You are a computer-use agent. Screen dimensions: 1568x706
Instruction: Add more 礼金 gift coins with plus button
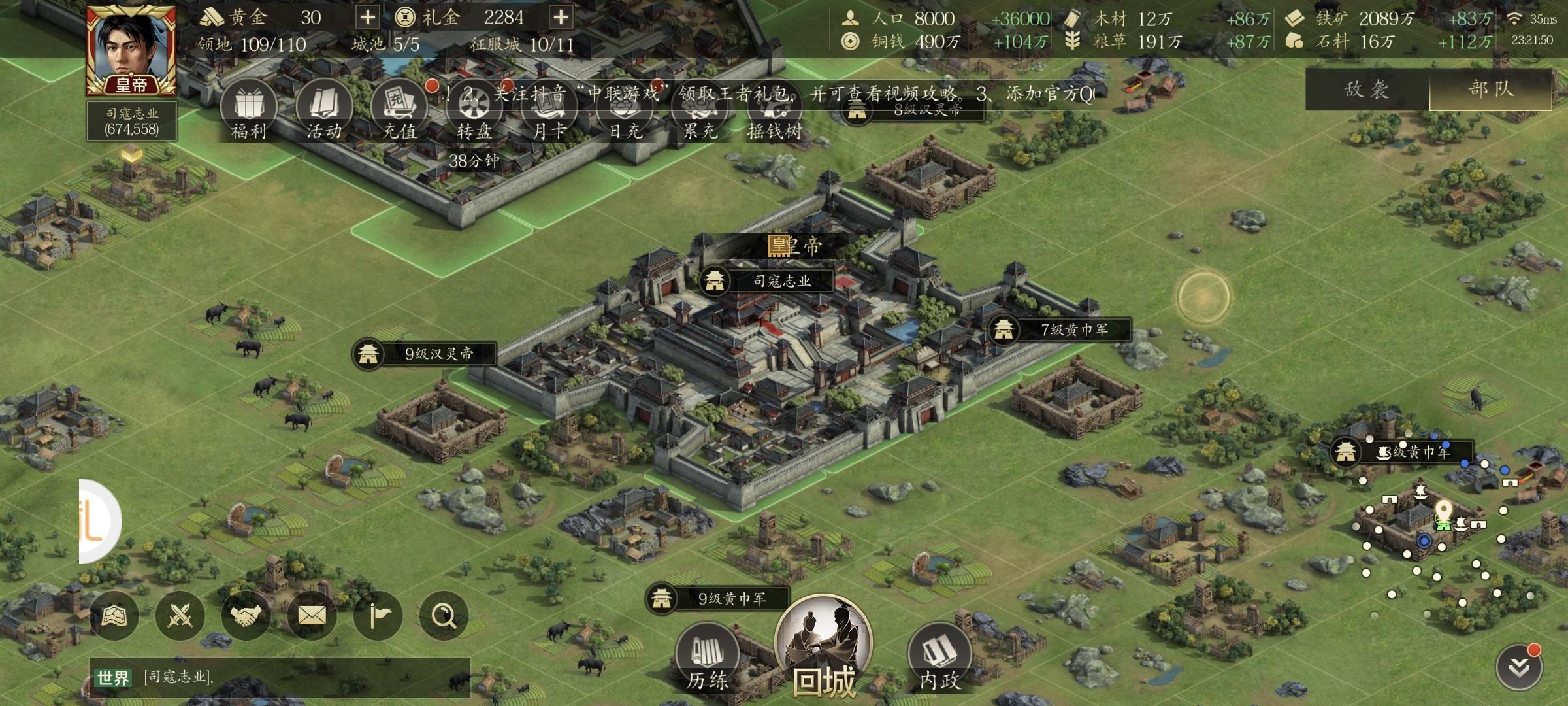point(561,18)
